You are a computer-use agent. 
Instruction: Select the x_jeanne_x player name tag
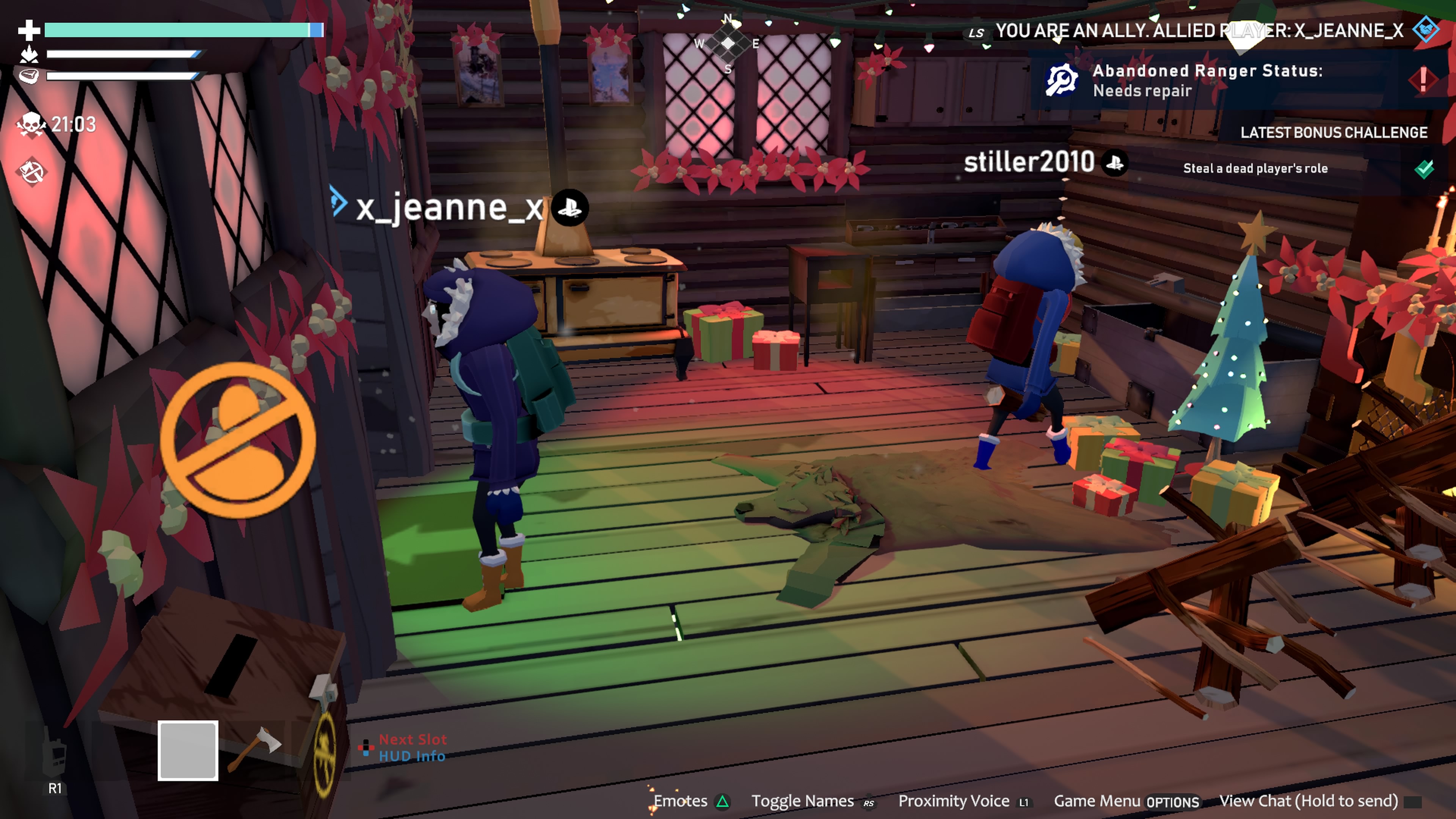point(449,208)
